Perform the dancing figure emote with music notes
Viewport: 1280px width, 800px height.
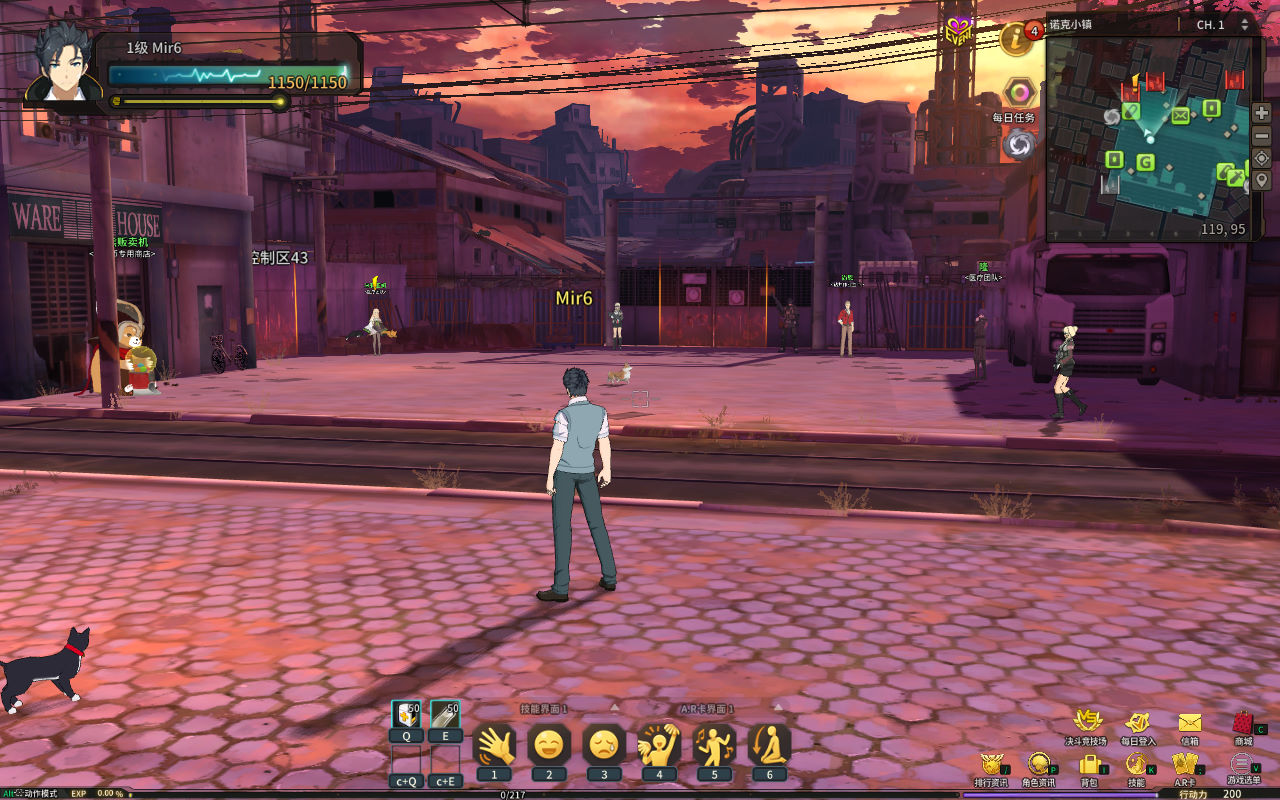714,745
